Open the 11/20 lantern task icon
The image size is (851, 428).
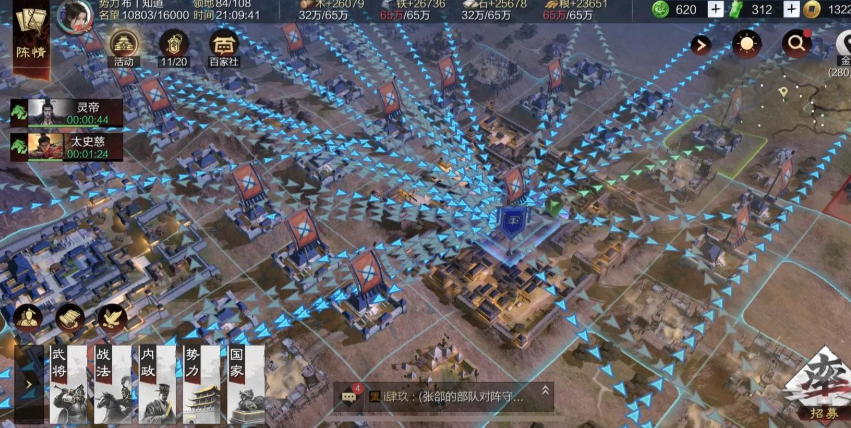(174, 47)
